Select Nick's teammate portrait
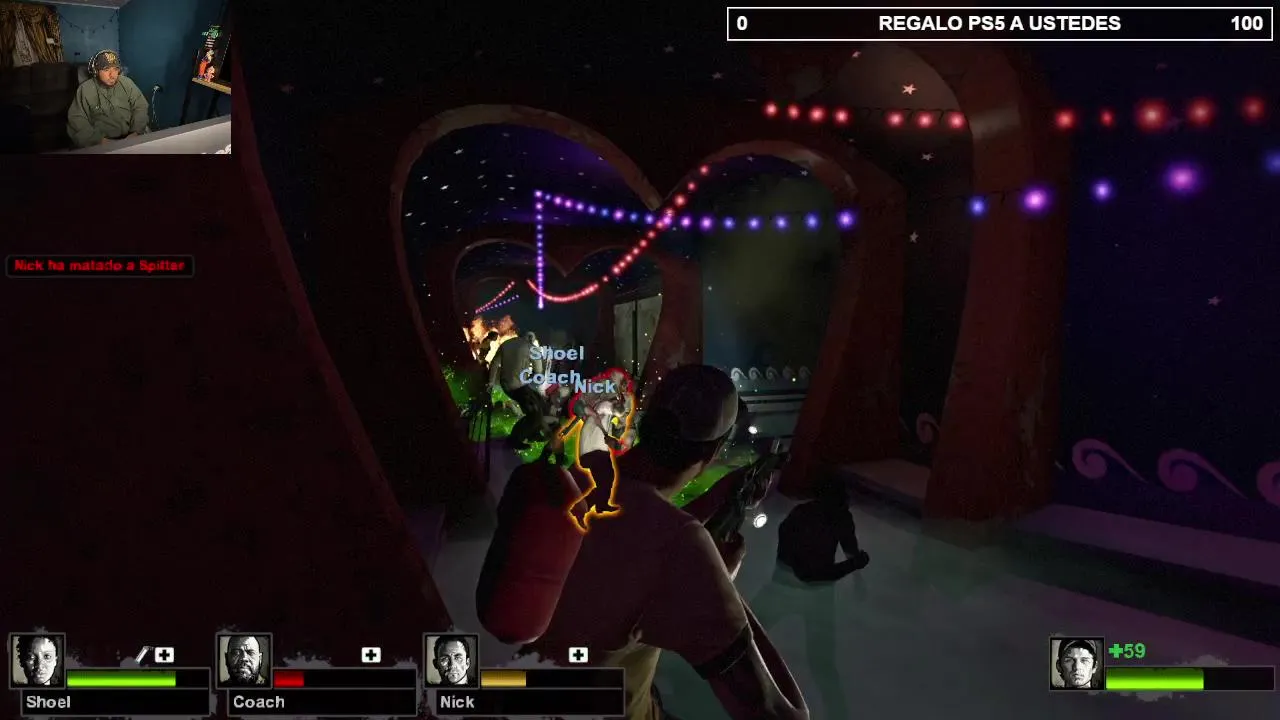 point(451,661)
